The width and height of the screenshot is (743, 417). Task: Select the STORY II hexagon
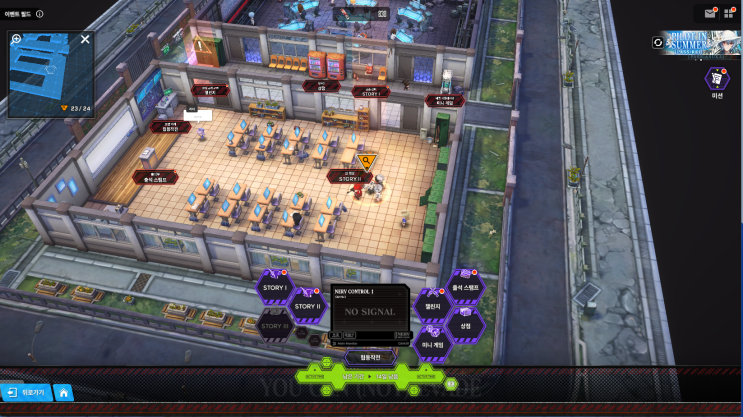coord(307,306)
